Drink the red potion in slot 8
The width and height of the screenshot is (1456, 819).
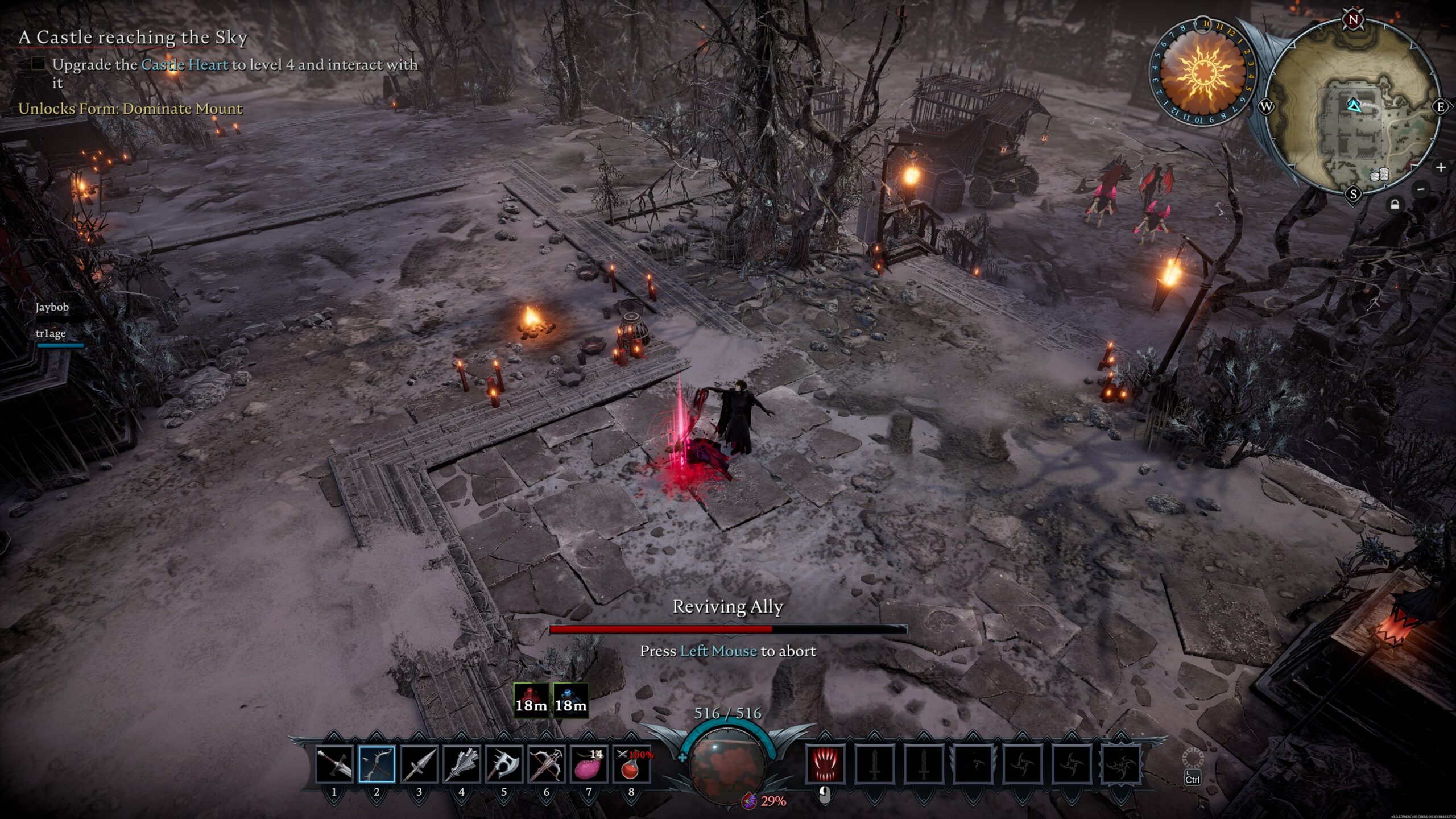631,764
